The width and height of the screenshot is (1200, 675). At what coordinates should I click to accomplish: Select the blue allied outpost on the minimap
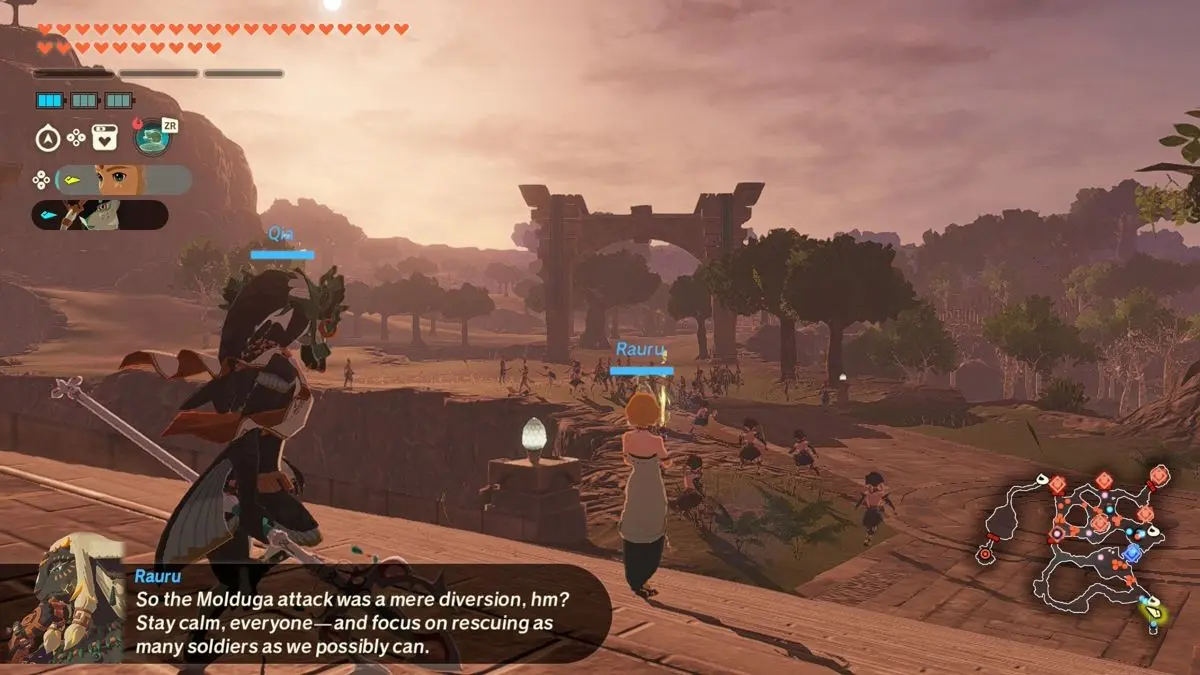1132,553
